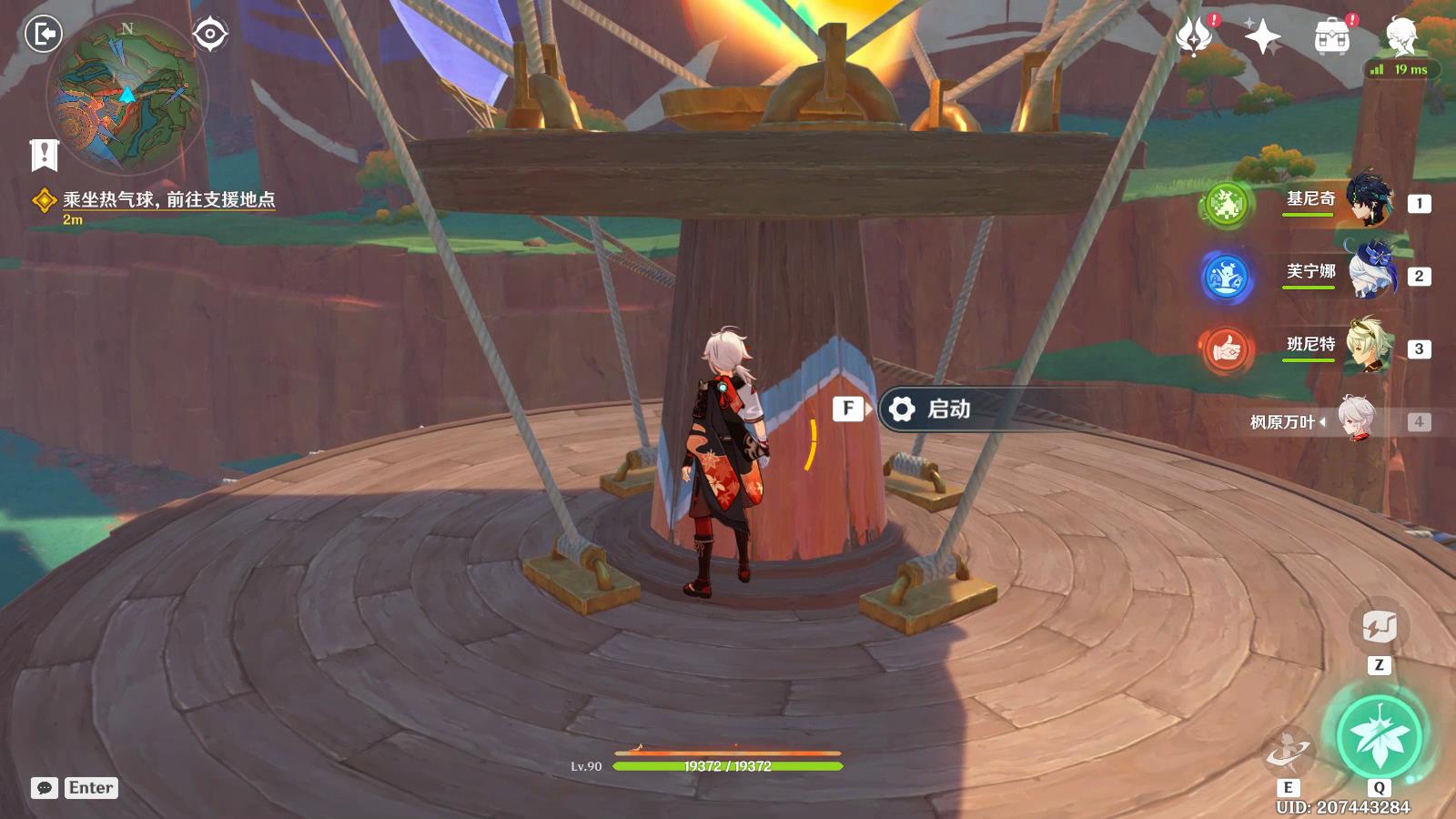Viewport: 1456px width, 819px height.
Task: Select the balloon quest objective tracker
Action: click(168, 200)
